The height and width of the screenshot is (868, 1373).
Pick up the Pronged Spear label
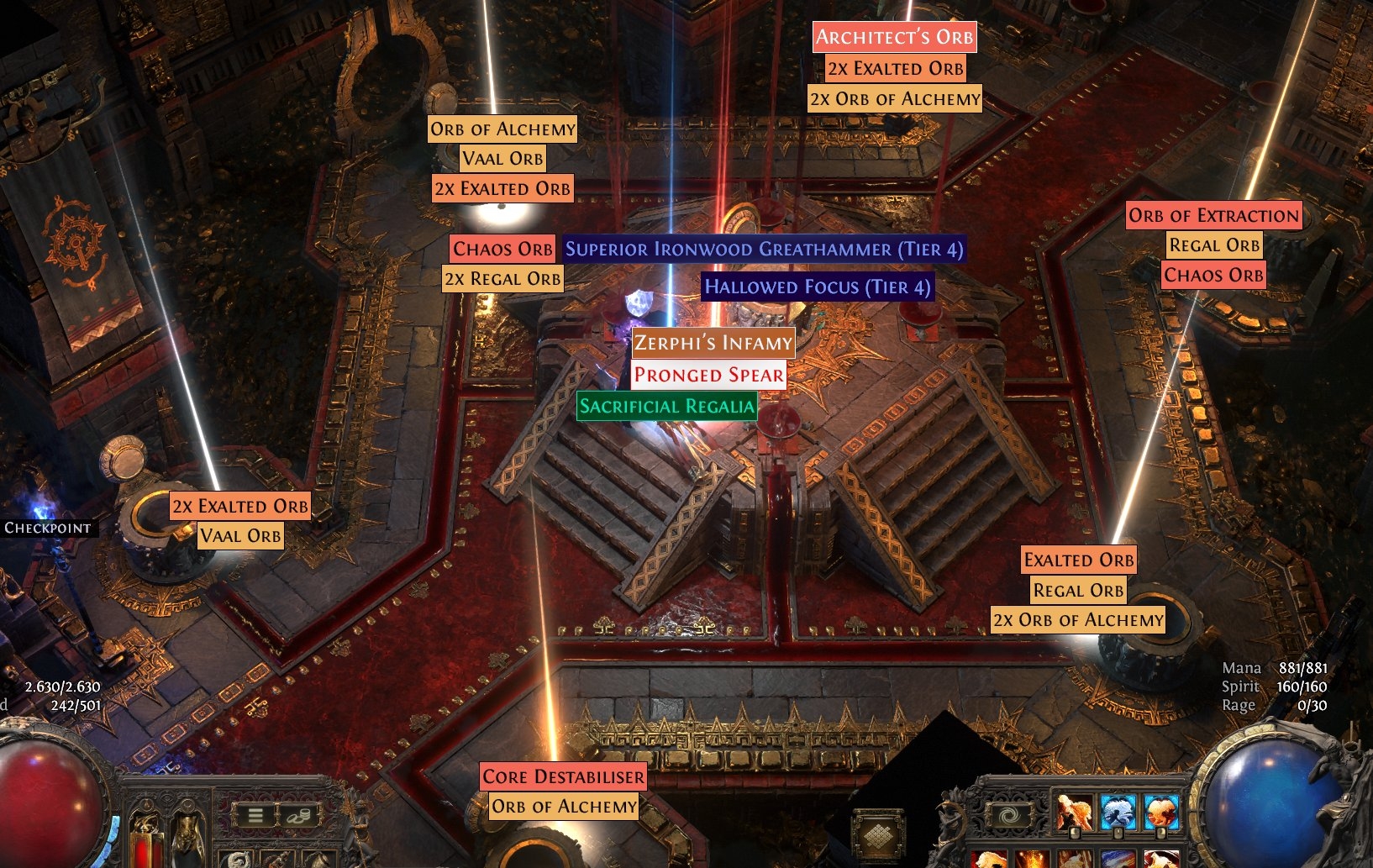708,375
